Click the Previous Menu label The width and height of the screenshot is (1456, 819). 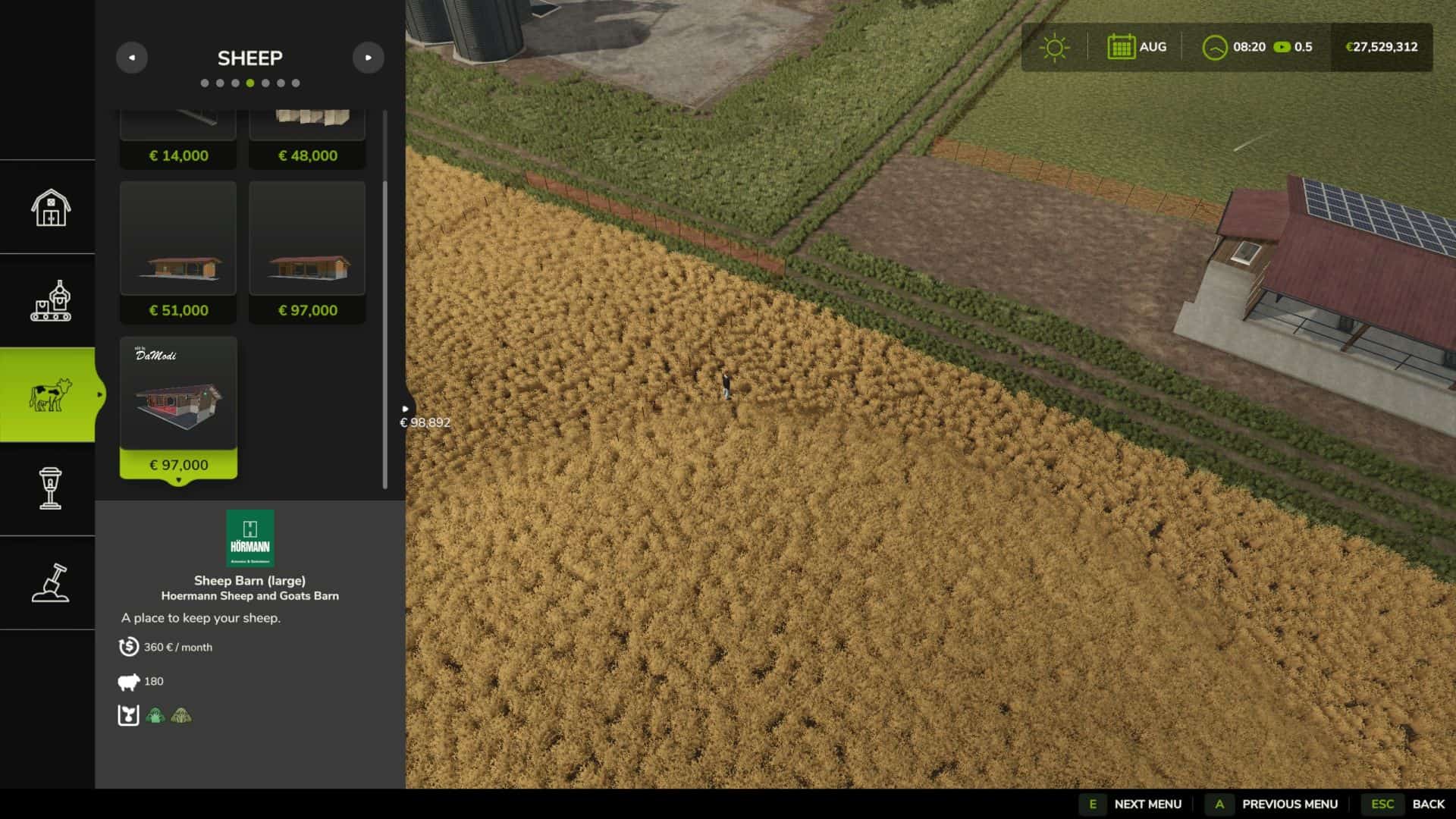pyautogui.click(x=1289, y=804)
